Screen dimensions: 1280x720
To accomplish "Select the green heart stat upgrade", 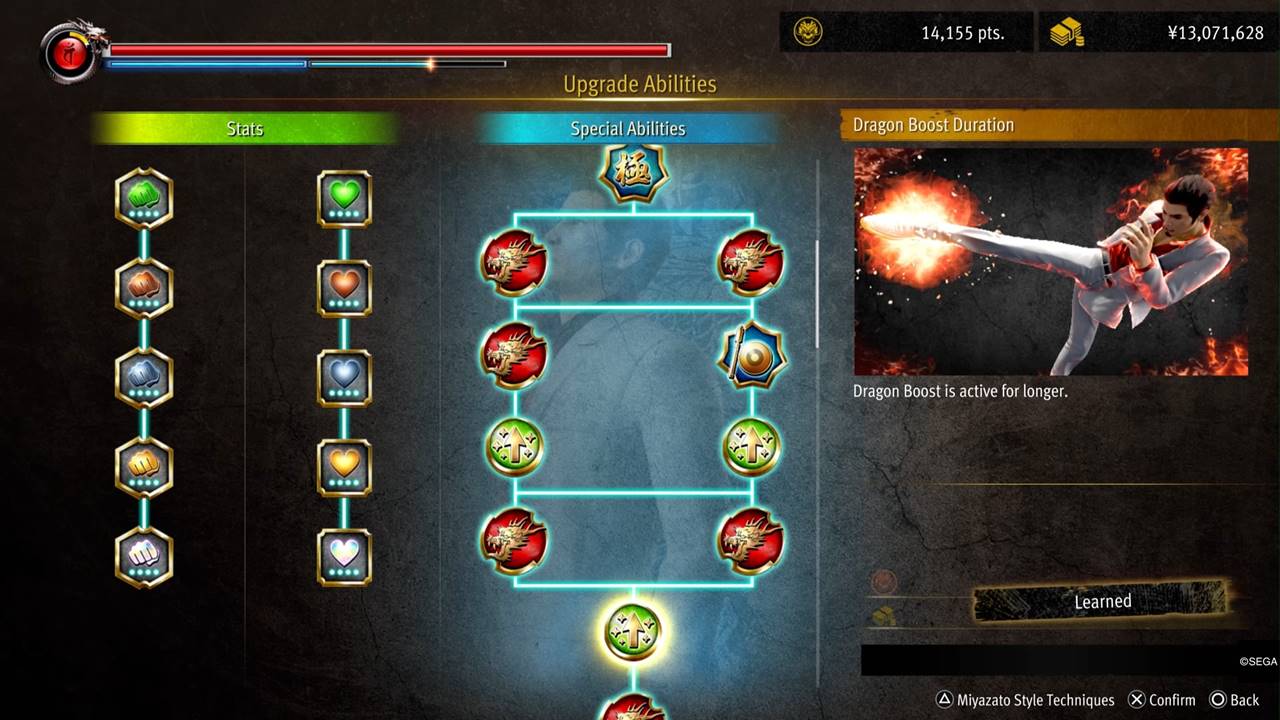I will coord(344,198).
